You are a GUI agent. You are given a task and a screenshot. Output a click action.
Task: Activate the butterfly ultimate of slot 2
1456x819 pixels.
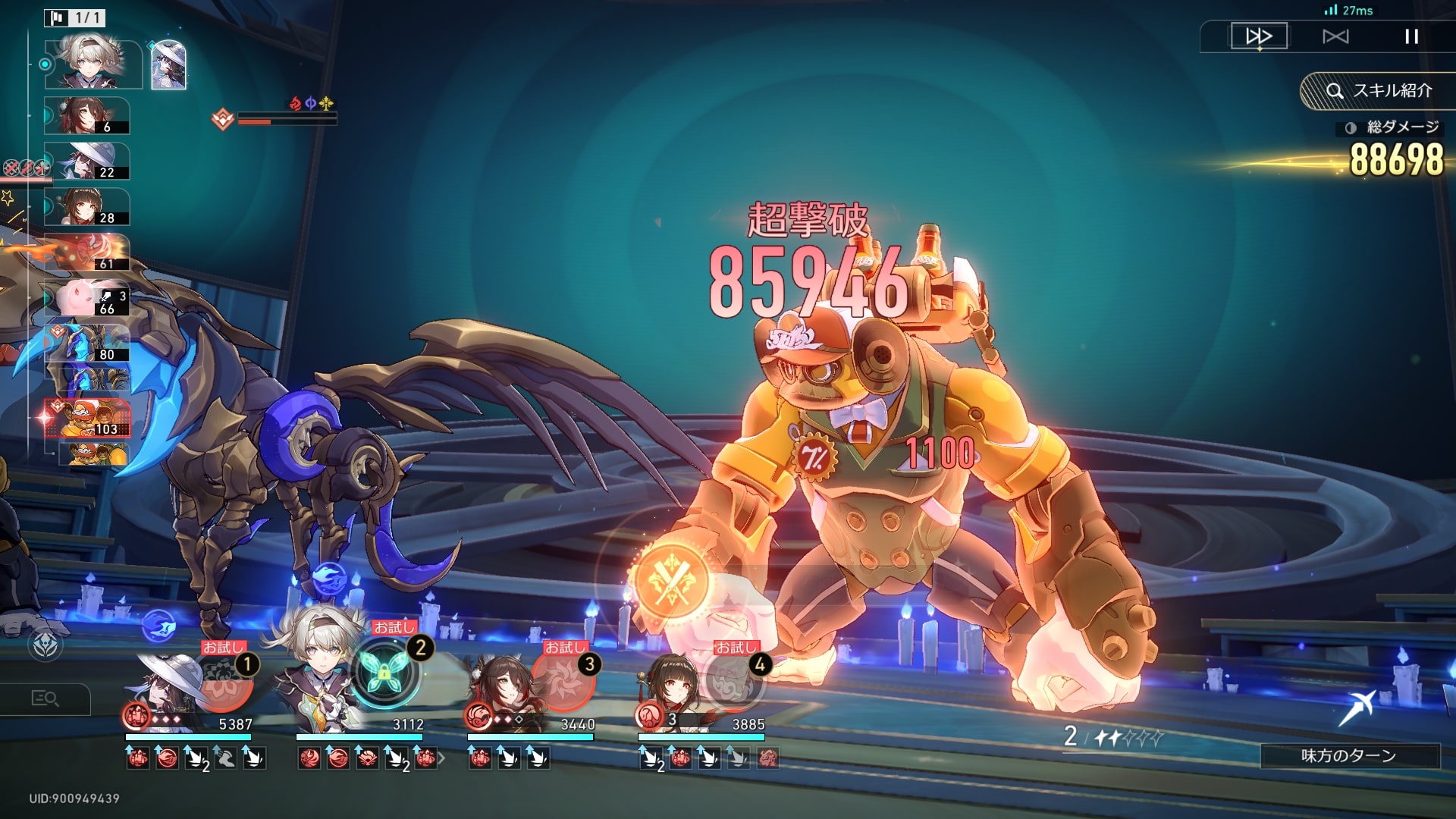point(384,672)
